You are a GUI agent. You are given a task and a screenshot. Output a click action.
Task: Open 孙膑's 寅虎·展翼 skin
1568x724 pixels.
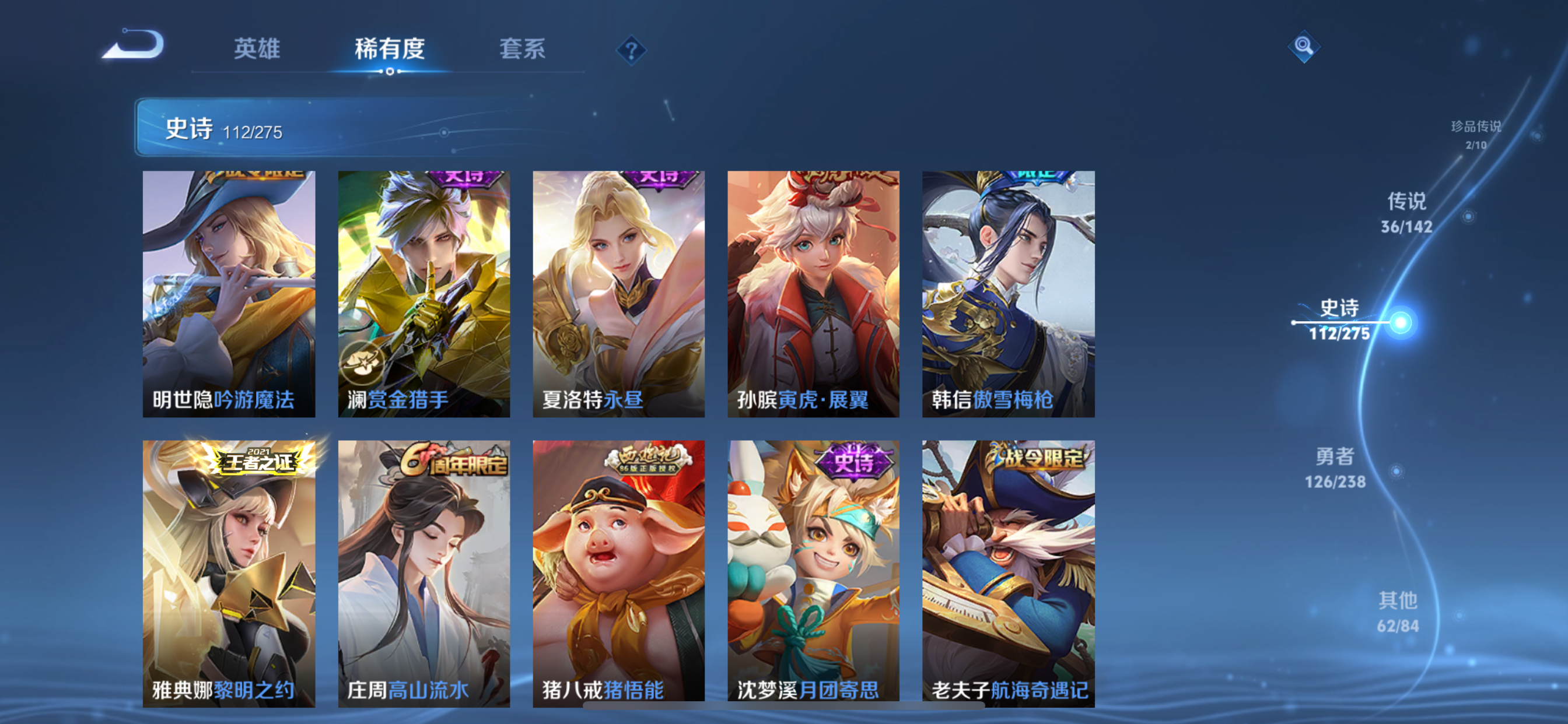(x=813, y=292)
